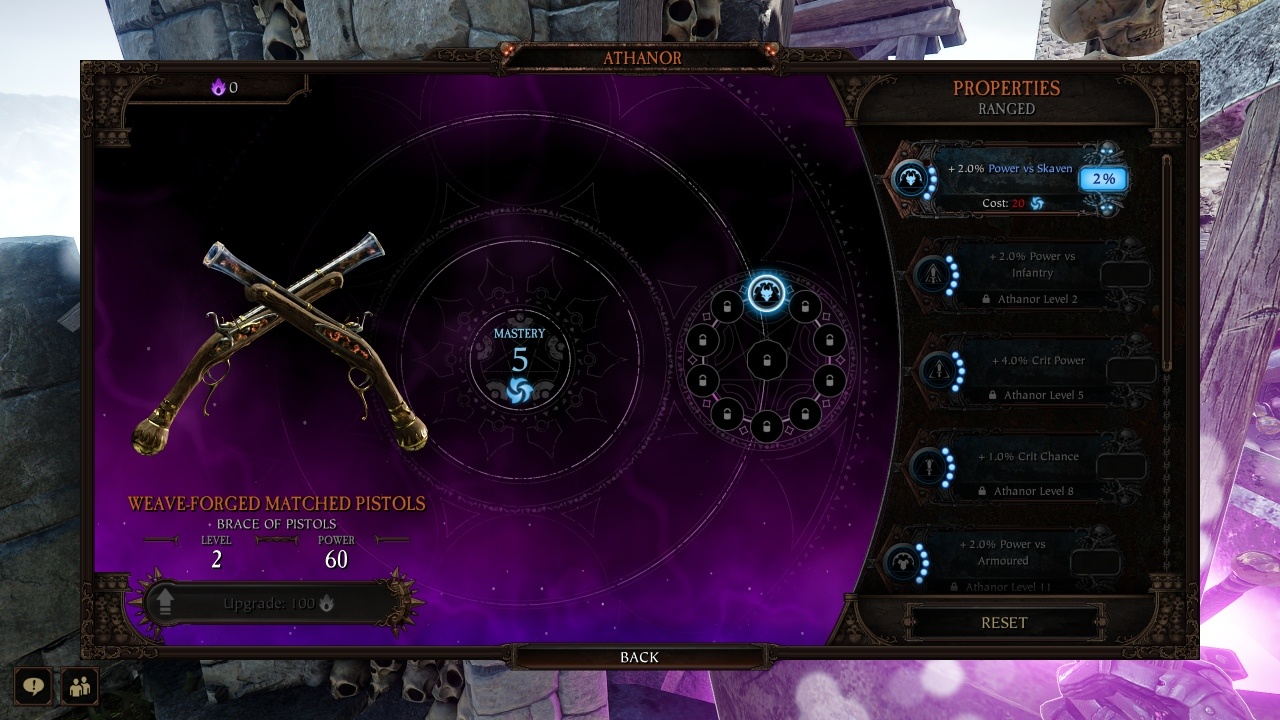Open the chat alert icon

coord(34,686)
